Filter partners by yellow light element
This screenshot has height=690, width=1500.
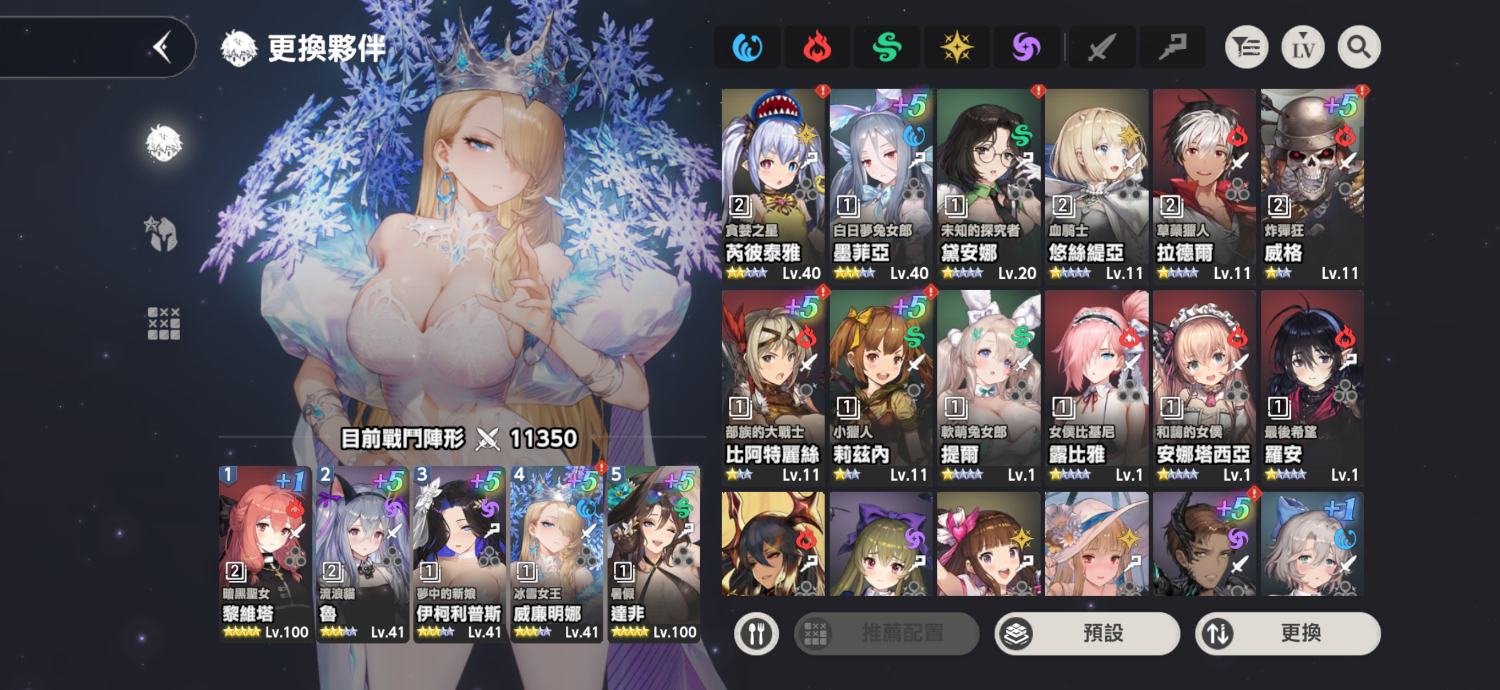pos(957,47)
